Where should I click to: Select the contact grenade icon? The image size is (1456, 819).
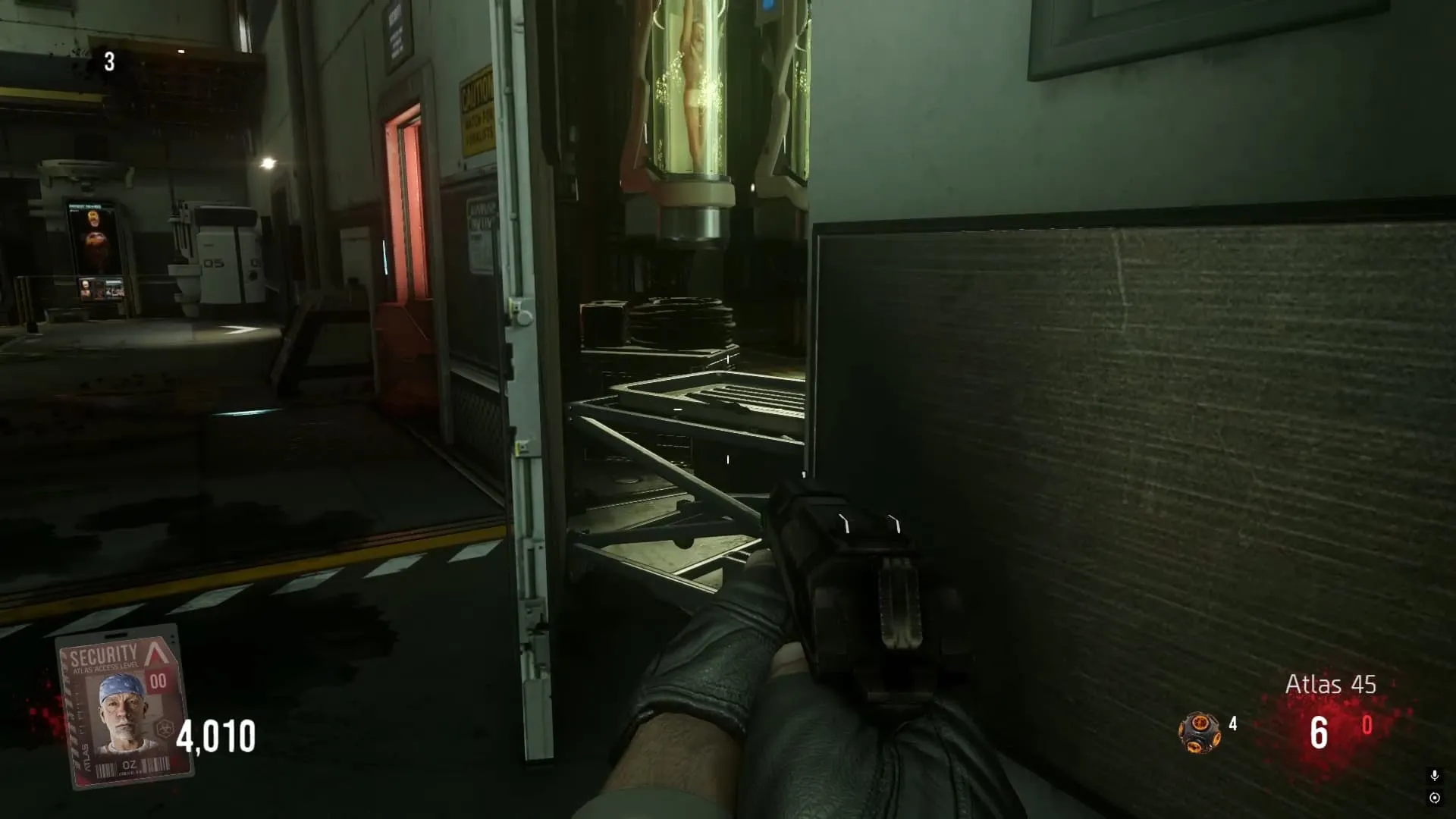[1199, 733]
